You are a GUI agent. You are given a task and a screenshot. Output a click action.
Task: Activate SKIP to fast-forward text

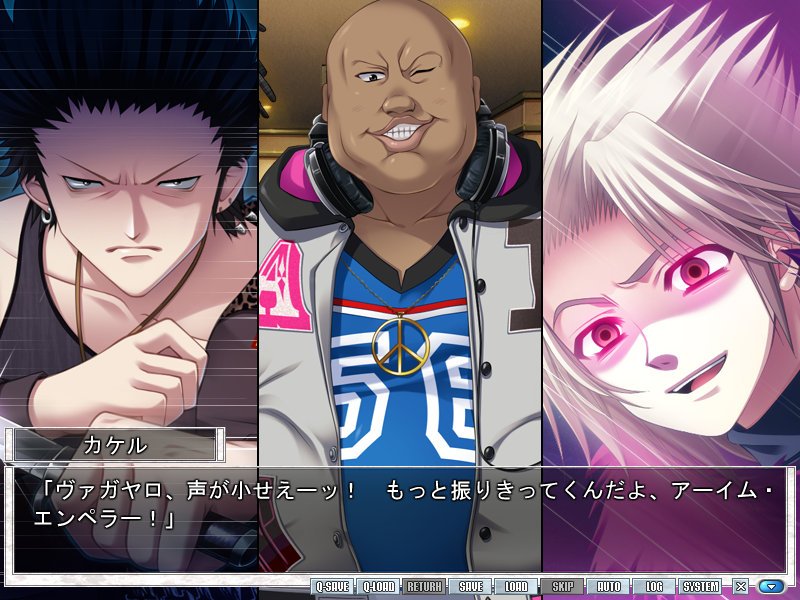pos(562,587)
